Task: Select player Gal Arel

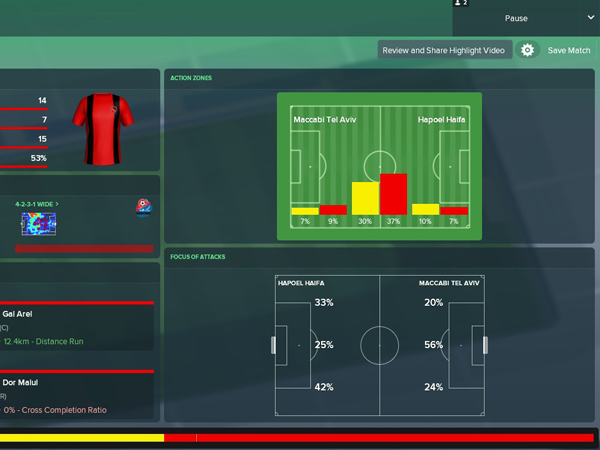Action: (x=18, y=314)
